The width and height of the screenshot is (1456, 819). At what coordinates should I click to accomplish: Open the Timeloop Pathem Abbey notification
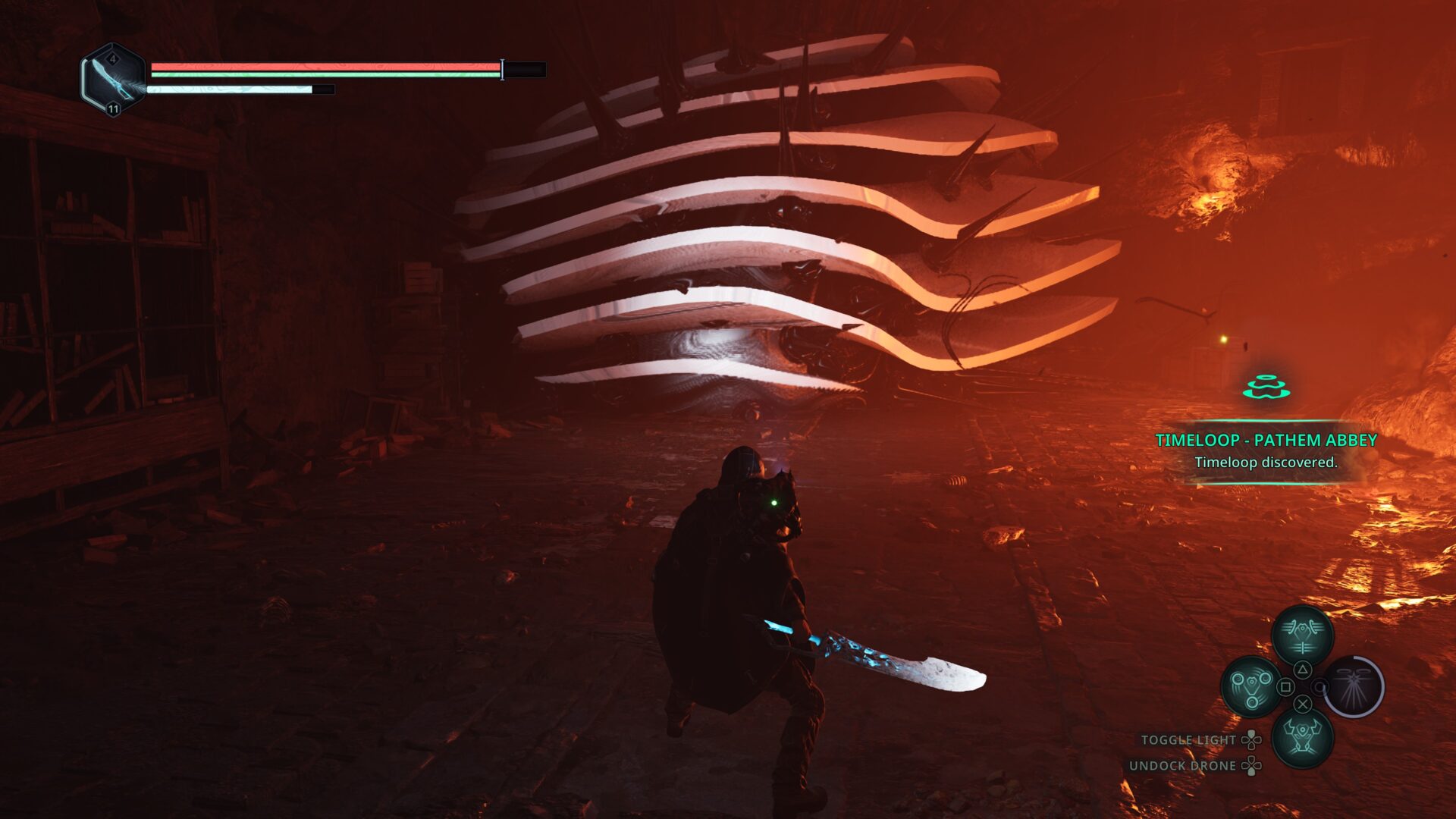1266,450
